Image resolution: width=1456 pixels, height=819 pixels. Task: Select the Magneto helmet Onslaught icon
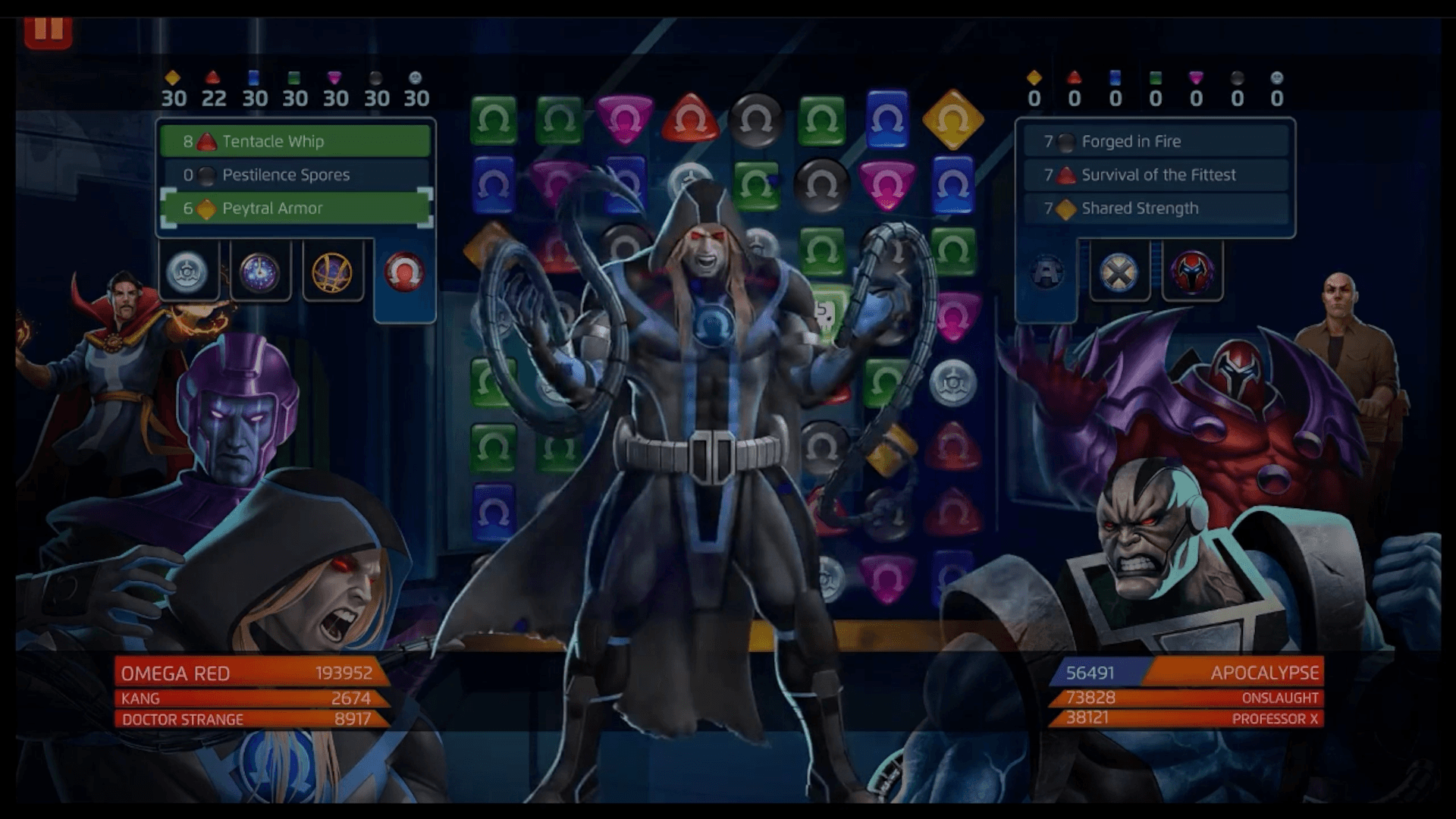point(1191,271)
